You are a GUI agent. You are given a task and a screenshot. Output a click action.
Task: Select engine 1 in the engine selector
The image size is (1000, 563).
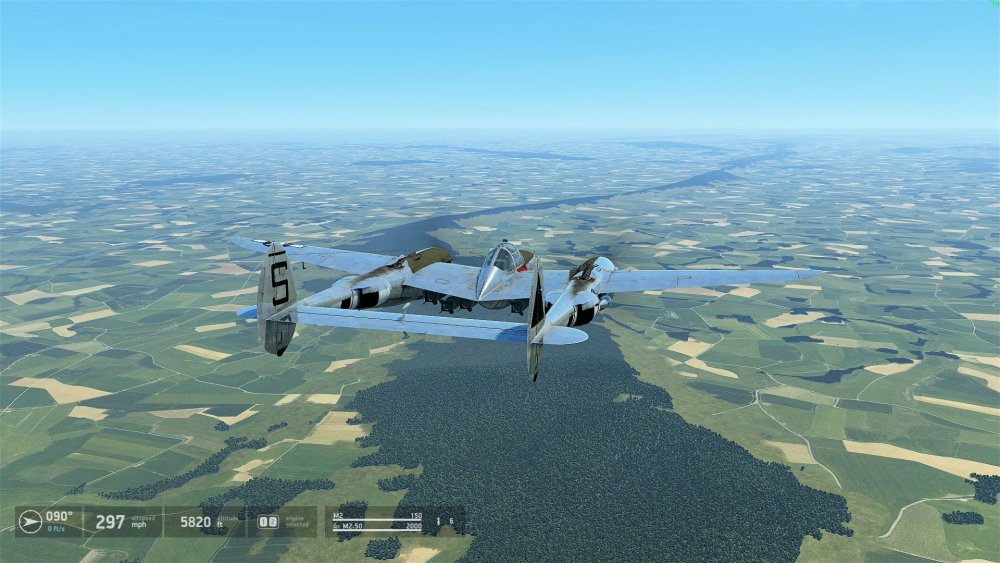click(263, 521)
